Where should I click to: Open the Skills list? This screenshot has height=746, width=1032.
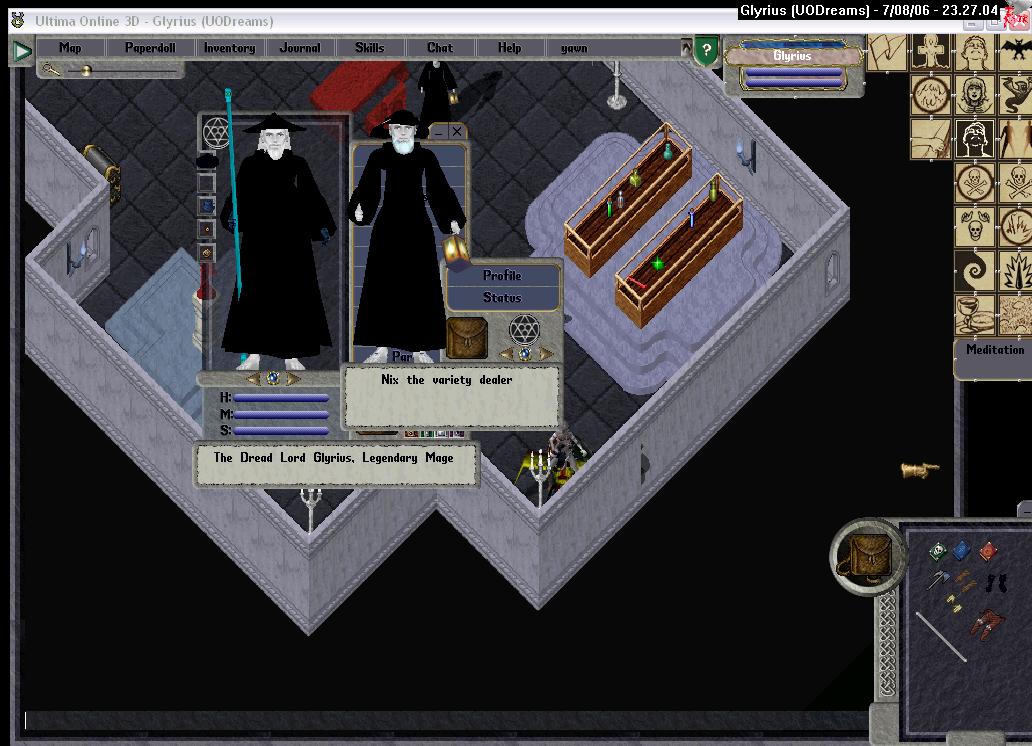tap(369, 48)
